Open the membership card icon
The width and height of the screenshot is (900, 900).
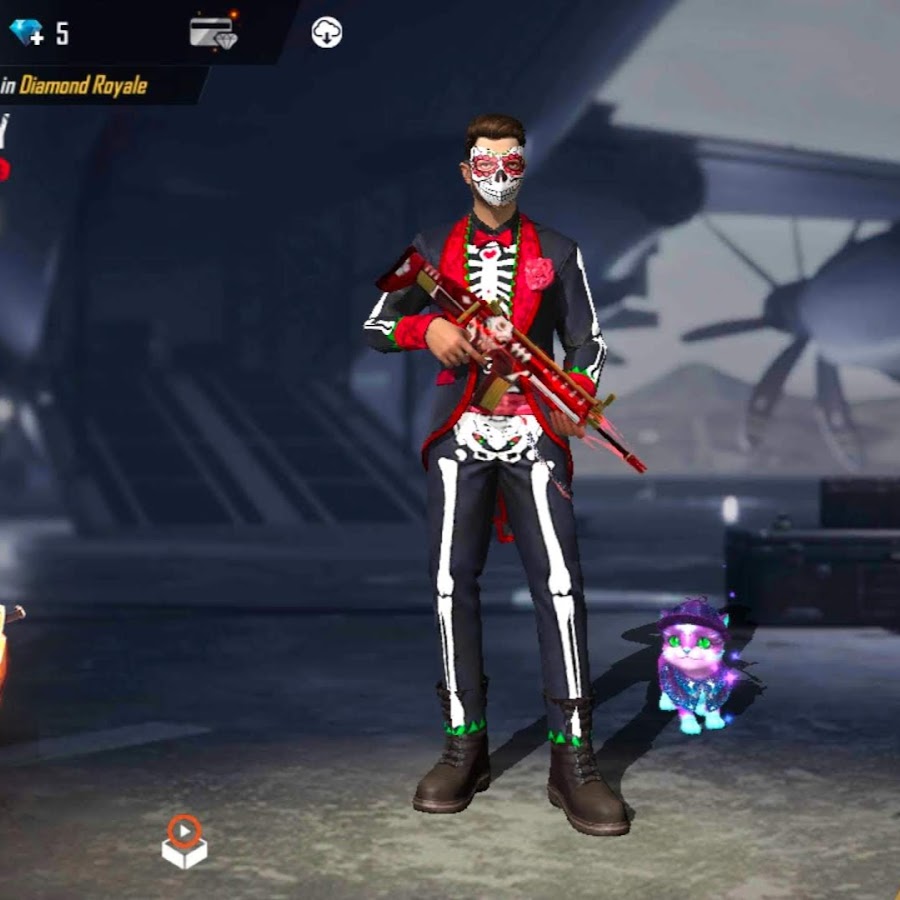pos(213,32)
